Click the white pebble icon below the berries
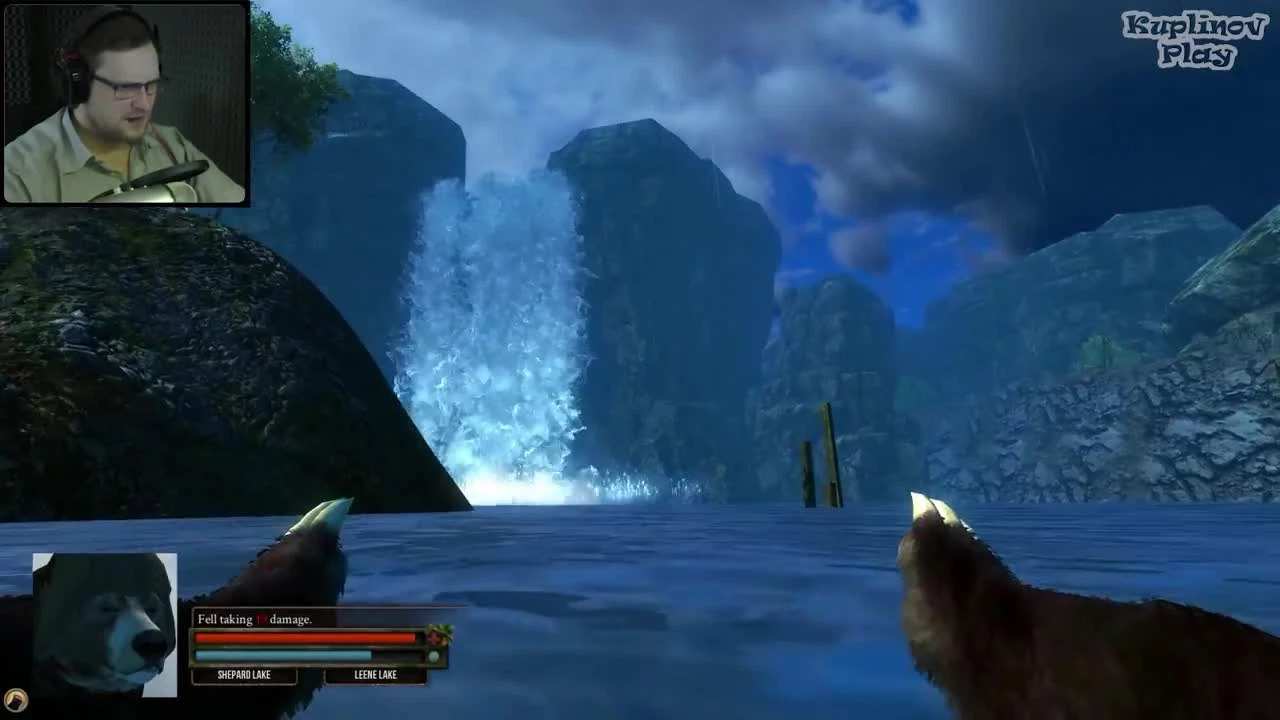This screenshot has width=1280, height=720. (433, 655)
